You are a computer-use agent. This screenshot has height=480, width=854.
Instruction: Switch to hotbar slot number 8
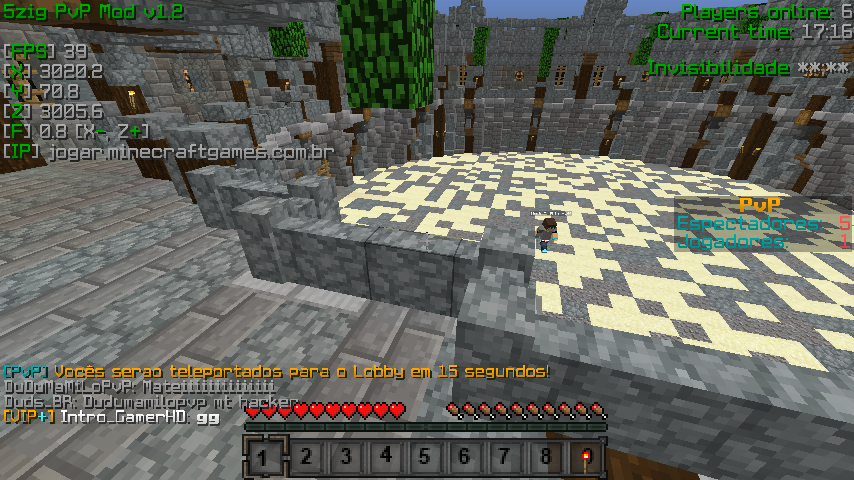click(x=545, y=458)
